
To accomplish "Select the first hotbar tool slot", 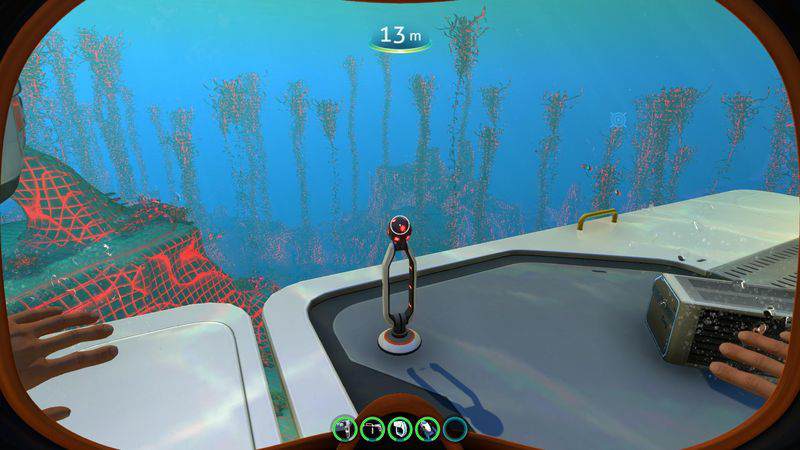I will 345,429.
